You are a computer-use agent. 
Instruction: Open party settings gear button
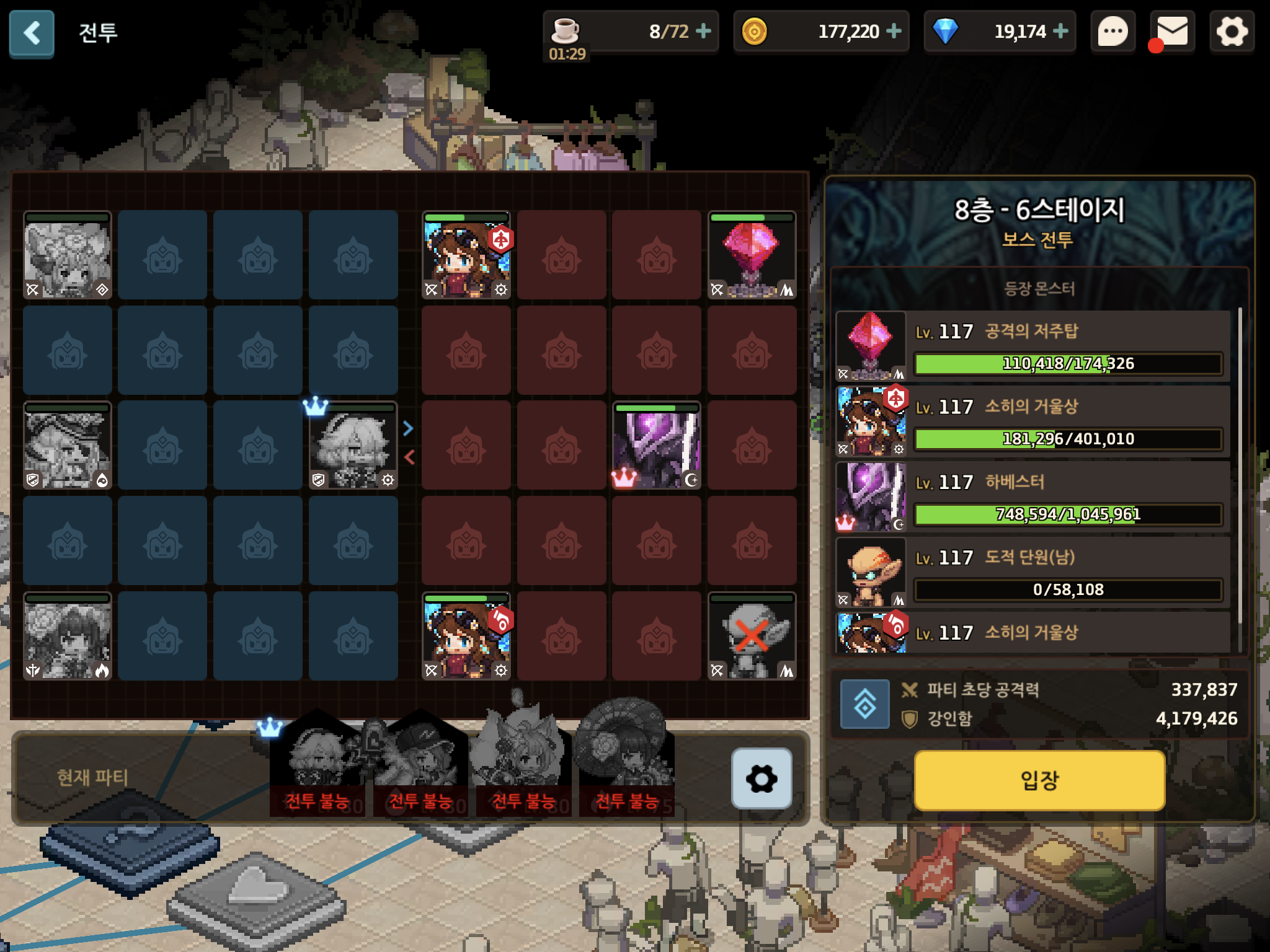click(x=762, y=778)
